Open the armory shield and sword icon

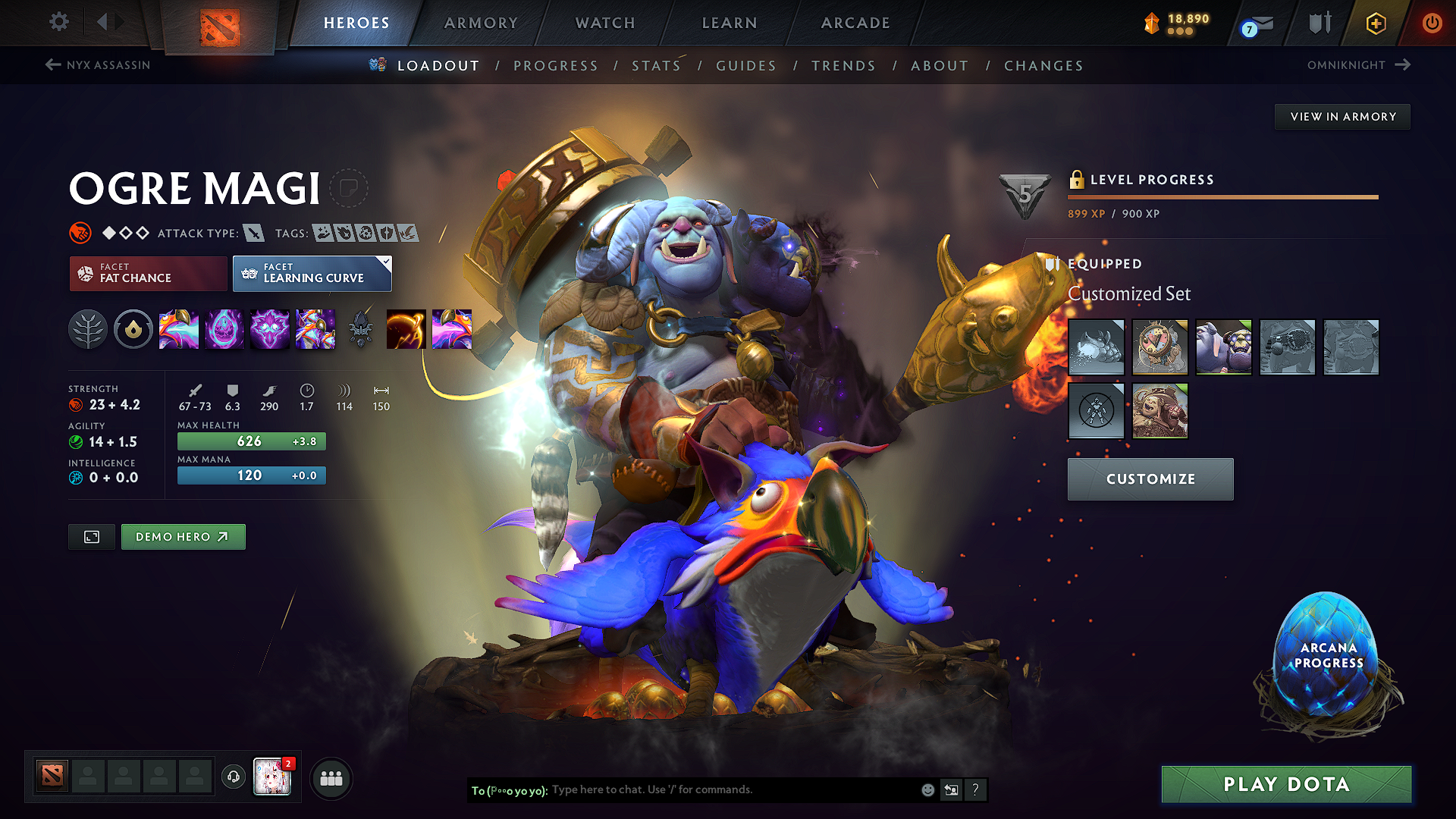coord(1319,23)
